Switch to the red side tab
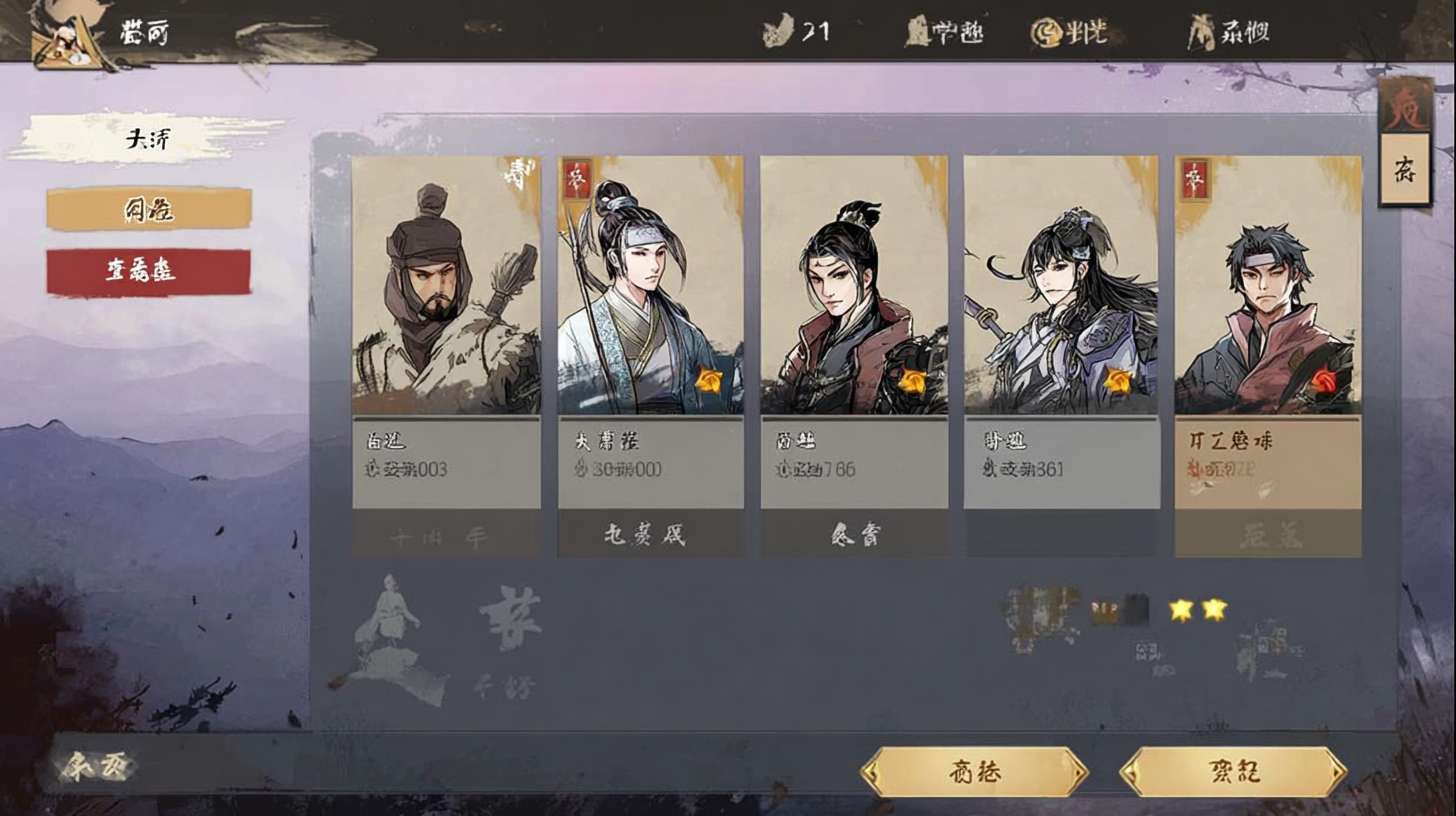 [x=1405, y=105]
